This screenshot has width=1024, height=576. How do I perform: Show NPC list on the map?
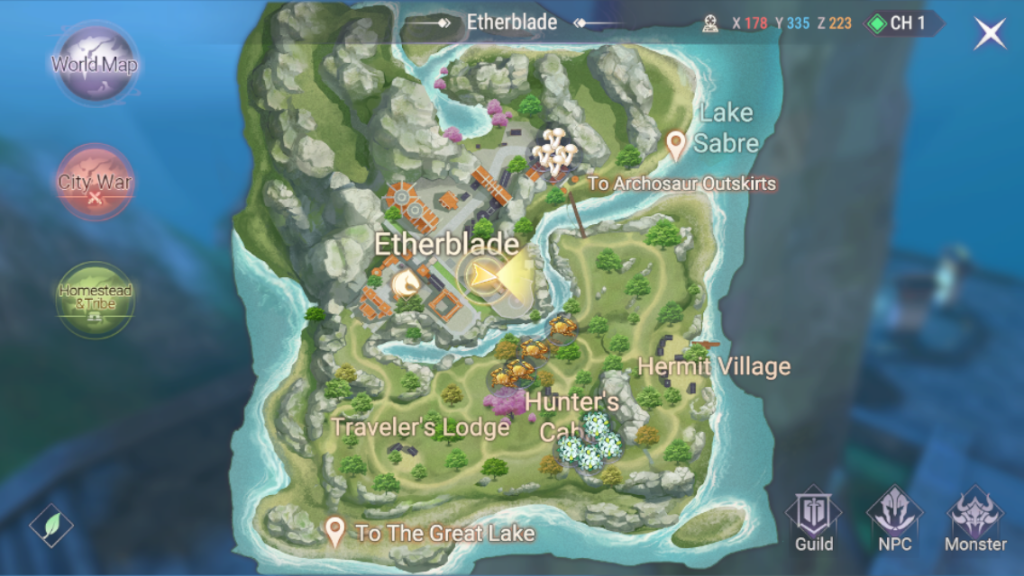tap(895, 519)
